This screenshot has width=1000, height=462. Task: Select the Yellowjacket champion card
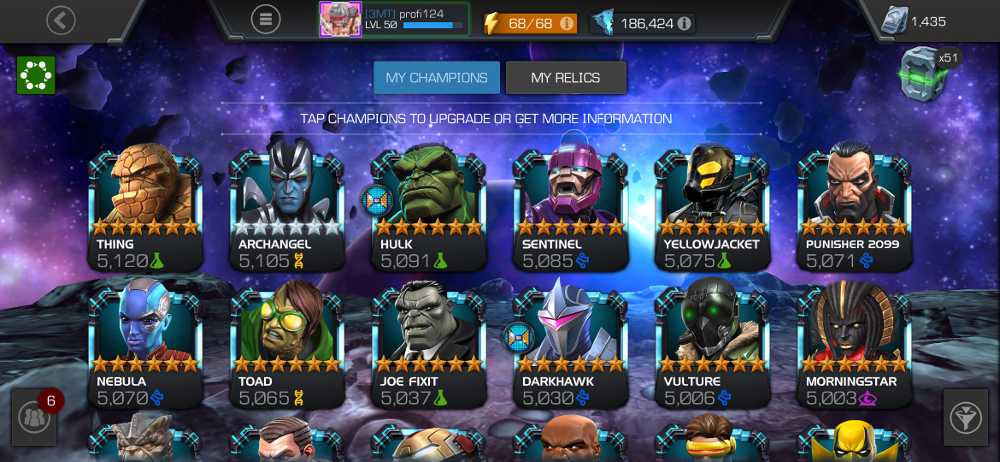(x=712, y=207)
